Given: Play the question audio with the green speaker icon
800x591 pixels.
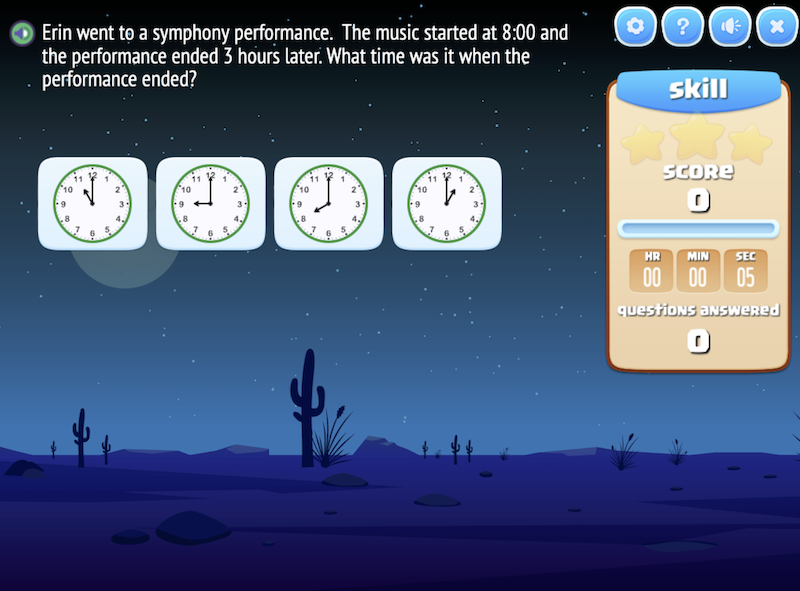Looking at the screenshot, I should pyautogui.click(x=21, y=33).
